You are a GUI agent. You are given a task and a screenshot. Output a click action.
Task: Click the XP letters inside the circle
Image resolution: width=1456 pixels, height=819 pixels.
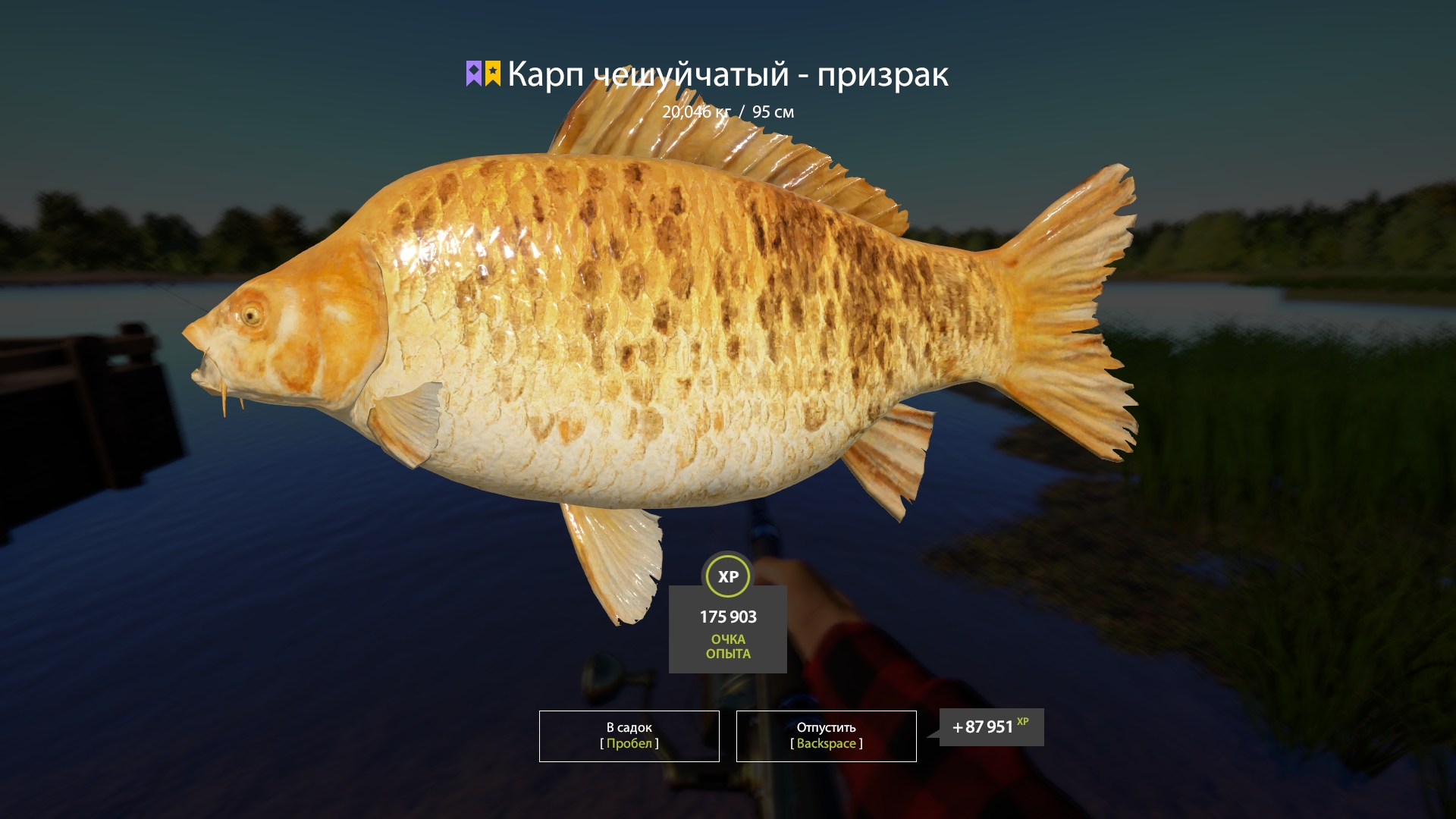tap(727, 576)
